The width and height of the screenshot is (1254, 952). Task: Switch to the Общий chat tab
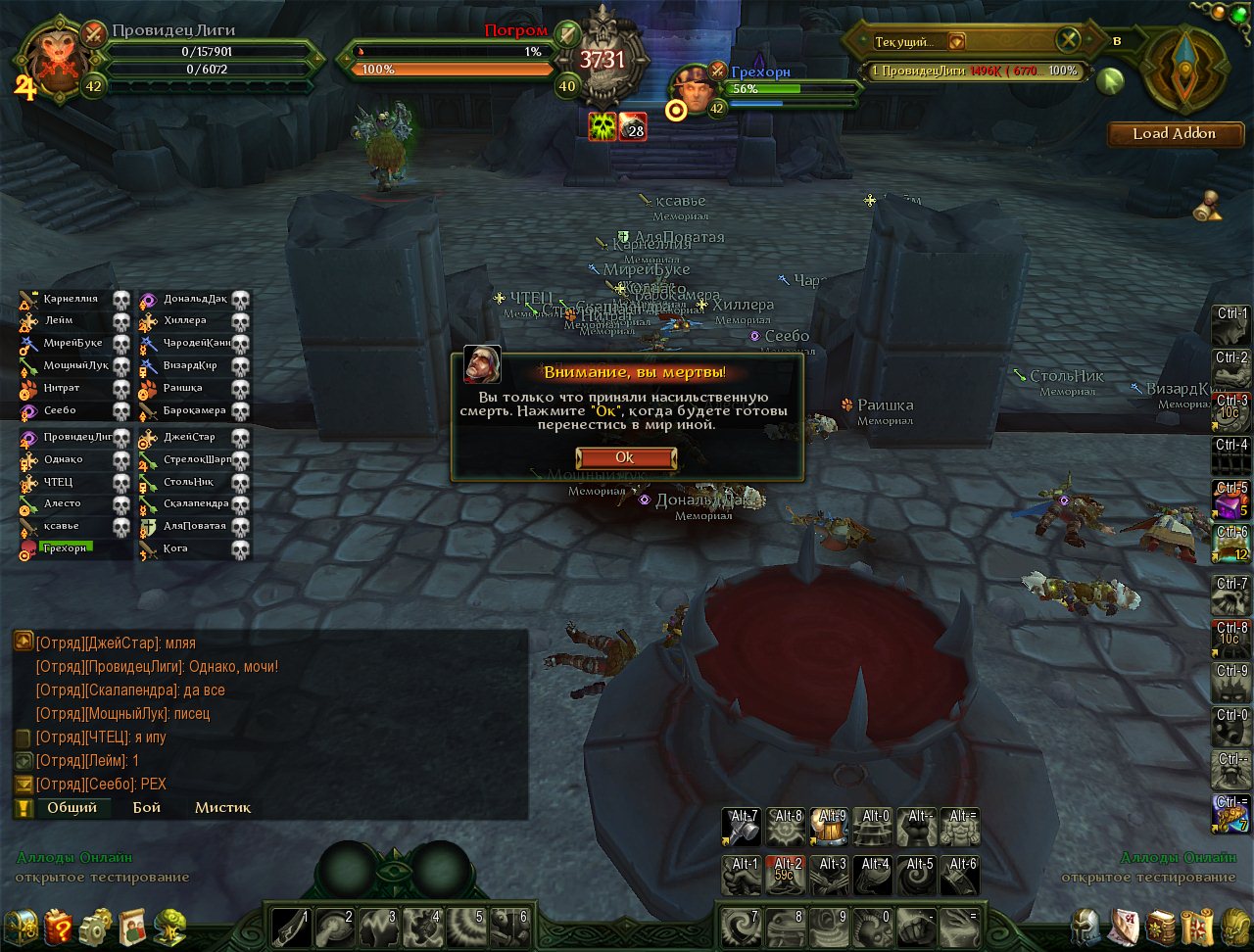click(x=72, y=808)
